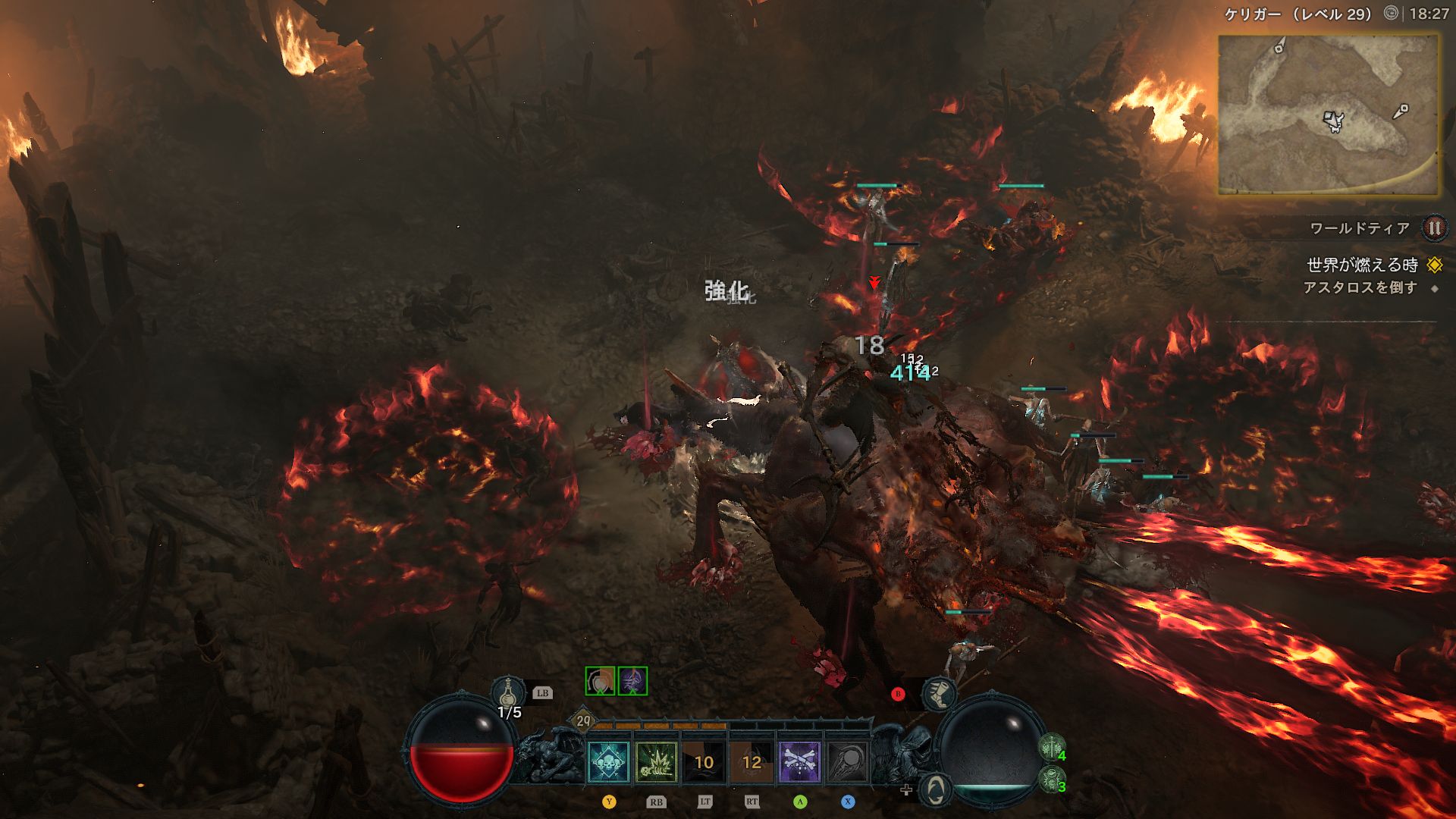Click the level 29 badge on experience bar

tap(582, 721)
